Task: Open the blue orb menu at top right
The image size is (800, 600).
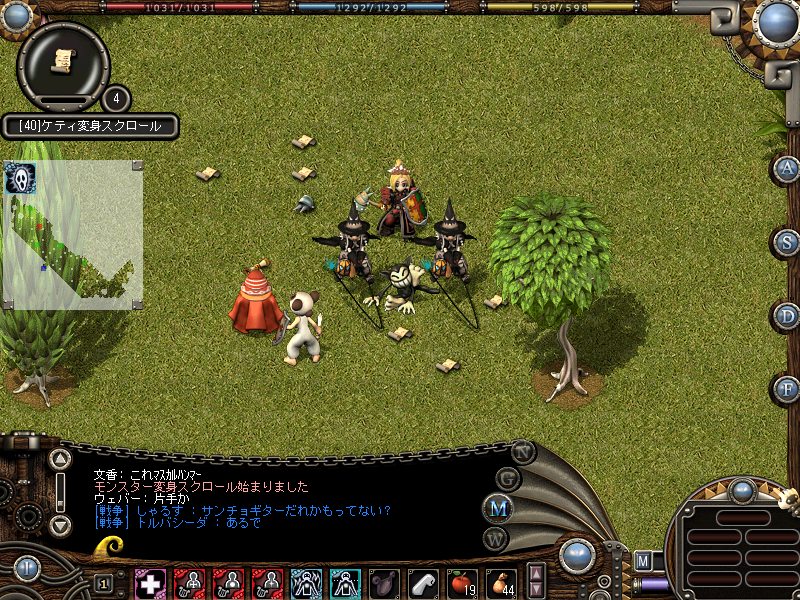Action: click(x=776, y=22)
